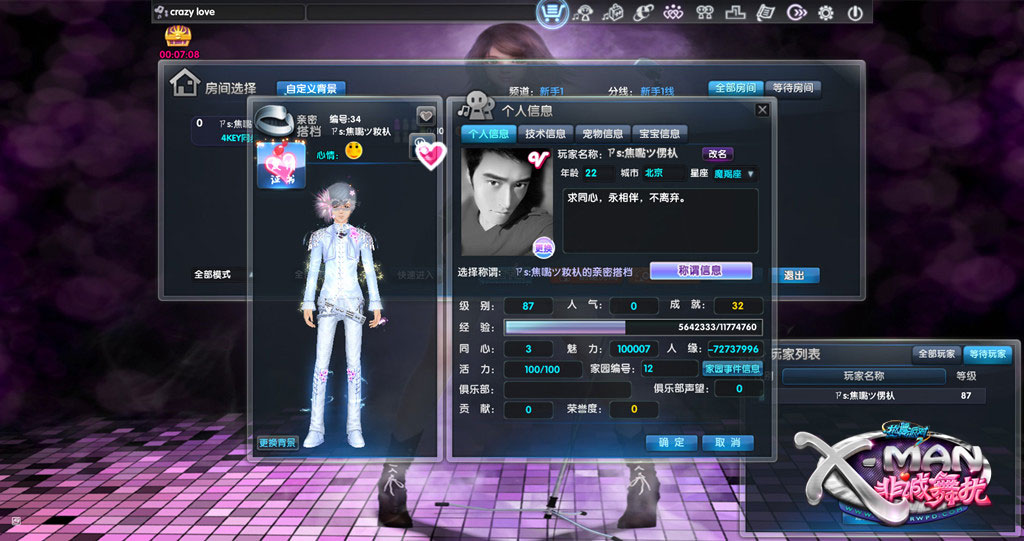Click 更换背景 to change background
This screenshot has height=541, width=1024.
[x=277, y=442]
